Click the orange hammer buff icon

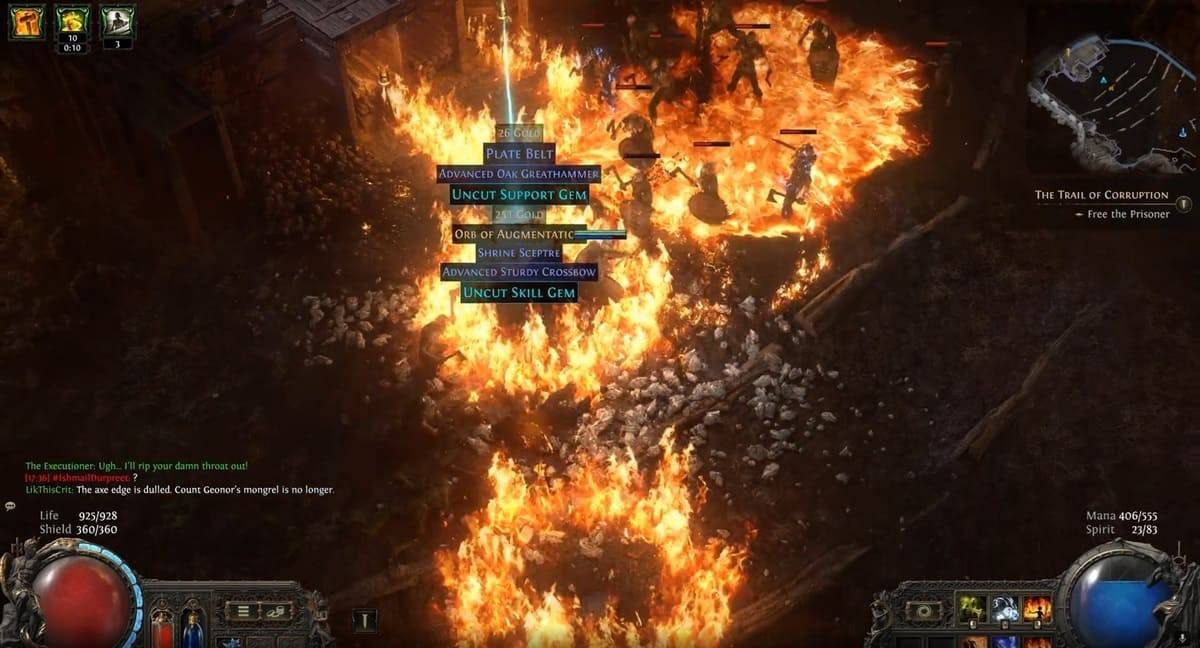tap(27, 21)
